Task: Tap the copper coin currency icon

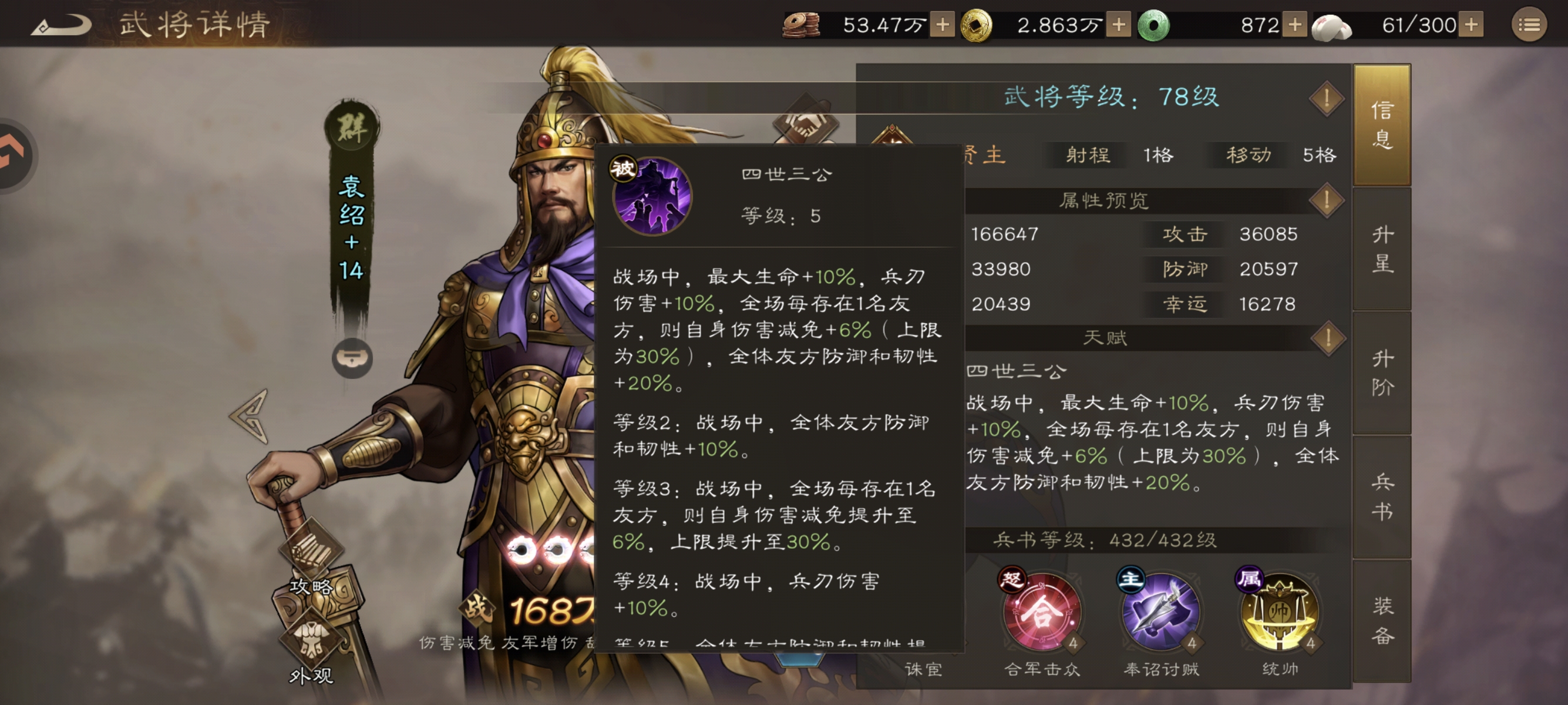Action: click(802, 23)
